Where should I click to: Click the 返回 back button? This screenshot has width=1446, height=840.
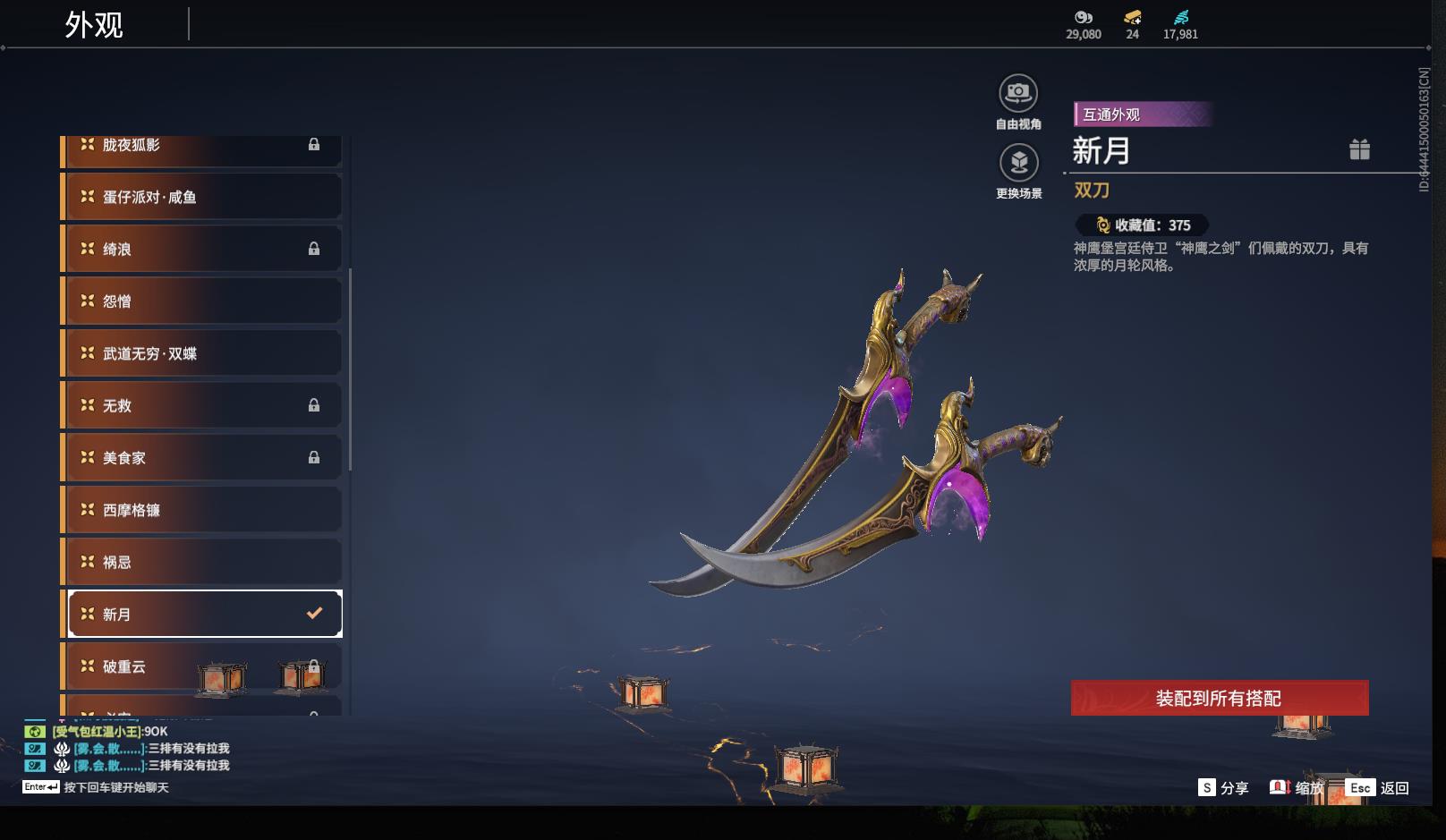pyautogui.click(x=1378, y=788)
